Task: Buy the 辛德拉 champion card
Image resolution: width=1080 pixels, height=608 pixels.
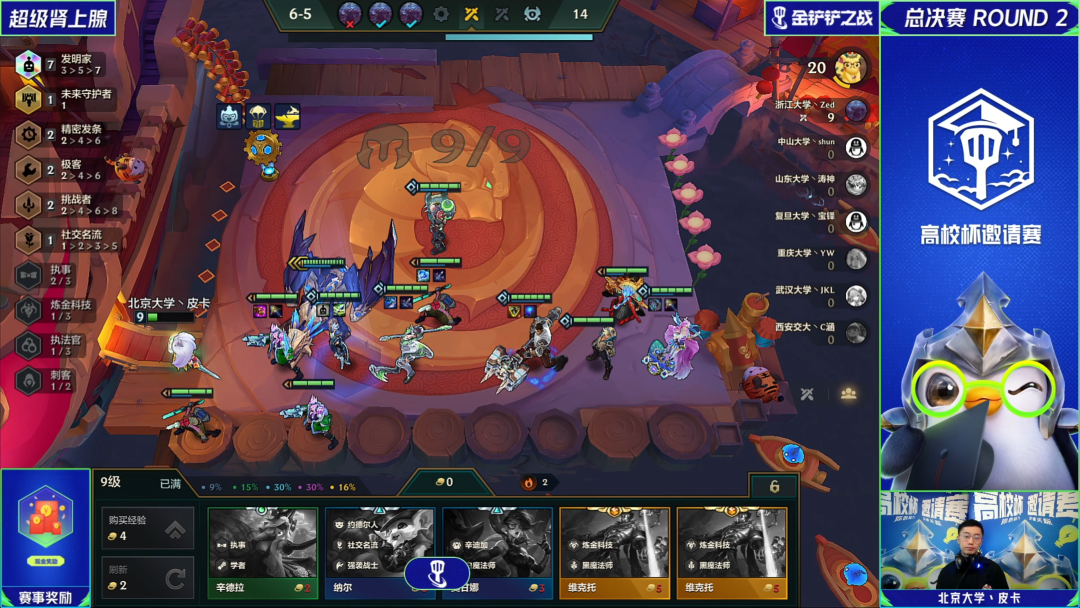Action: [265, 550]
